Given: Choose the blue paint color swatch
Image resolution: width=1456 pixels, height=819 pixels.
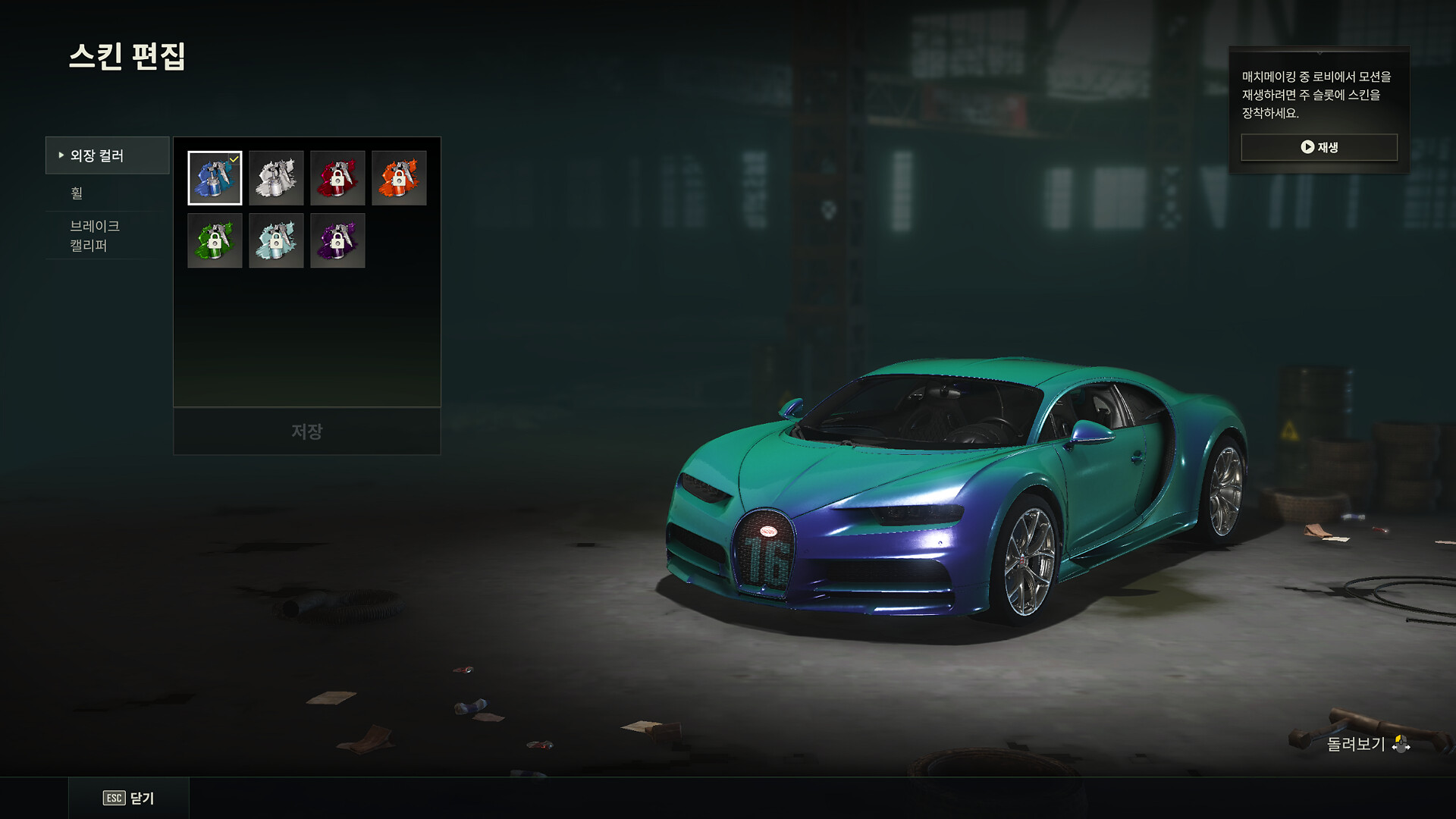Looking at the screenshot, I should coord(215,178).
